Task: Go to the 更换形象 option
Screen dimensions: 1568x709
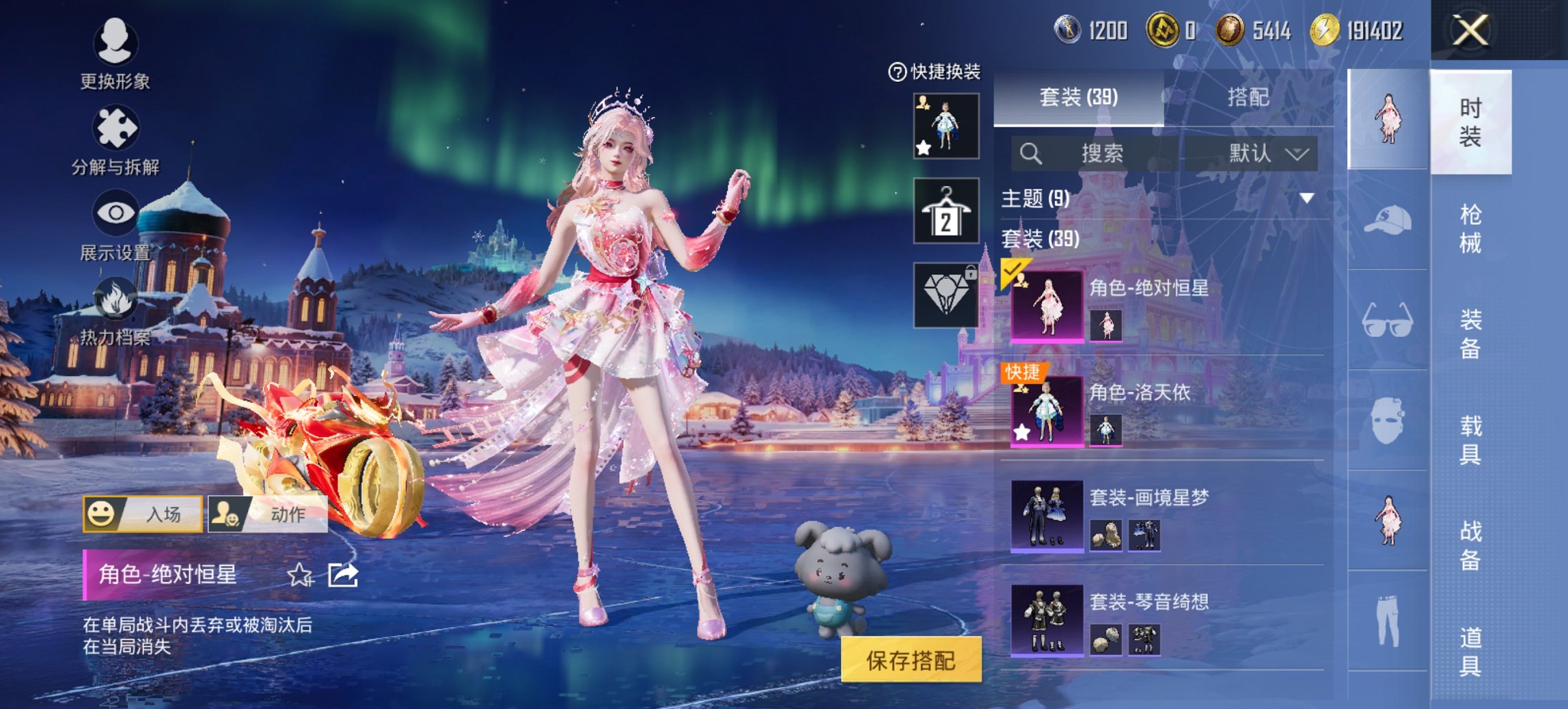Action: pyautogui.click(x=115, y=53)
